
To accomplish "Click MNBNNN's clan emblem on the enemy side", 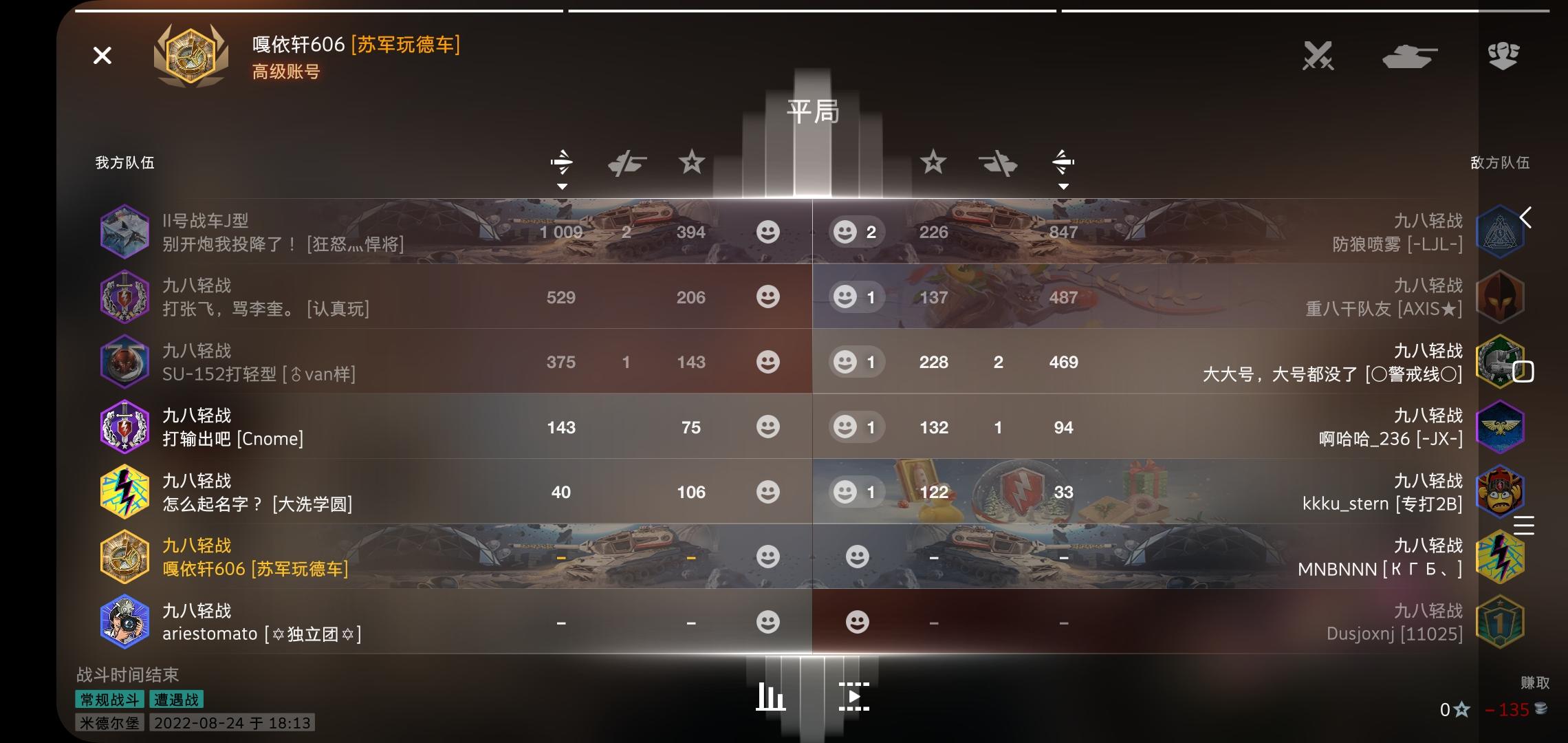I will coord(1501,556).
